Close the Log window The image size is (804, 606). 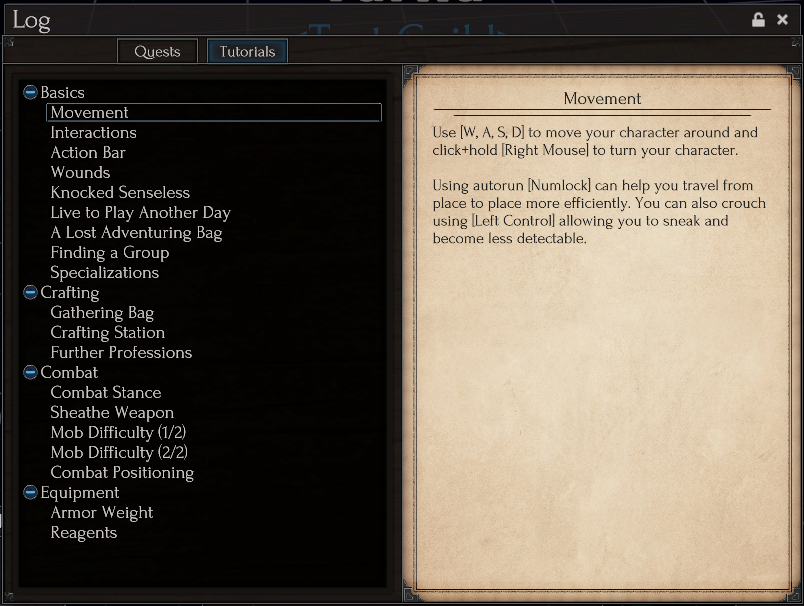click(783, 20)
